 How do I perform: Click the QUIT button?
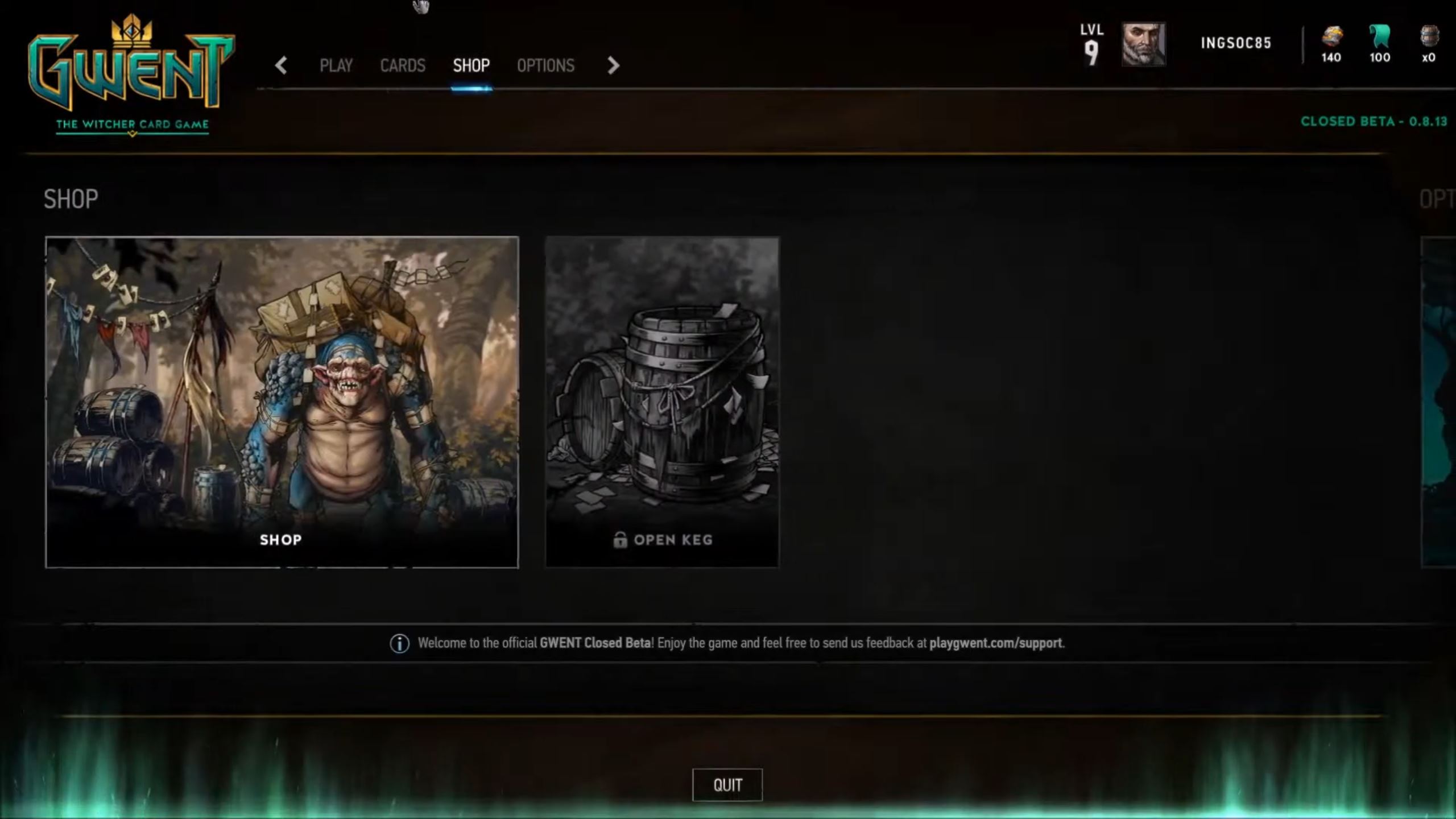coord(727,784)
